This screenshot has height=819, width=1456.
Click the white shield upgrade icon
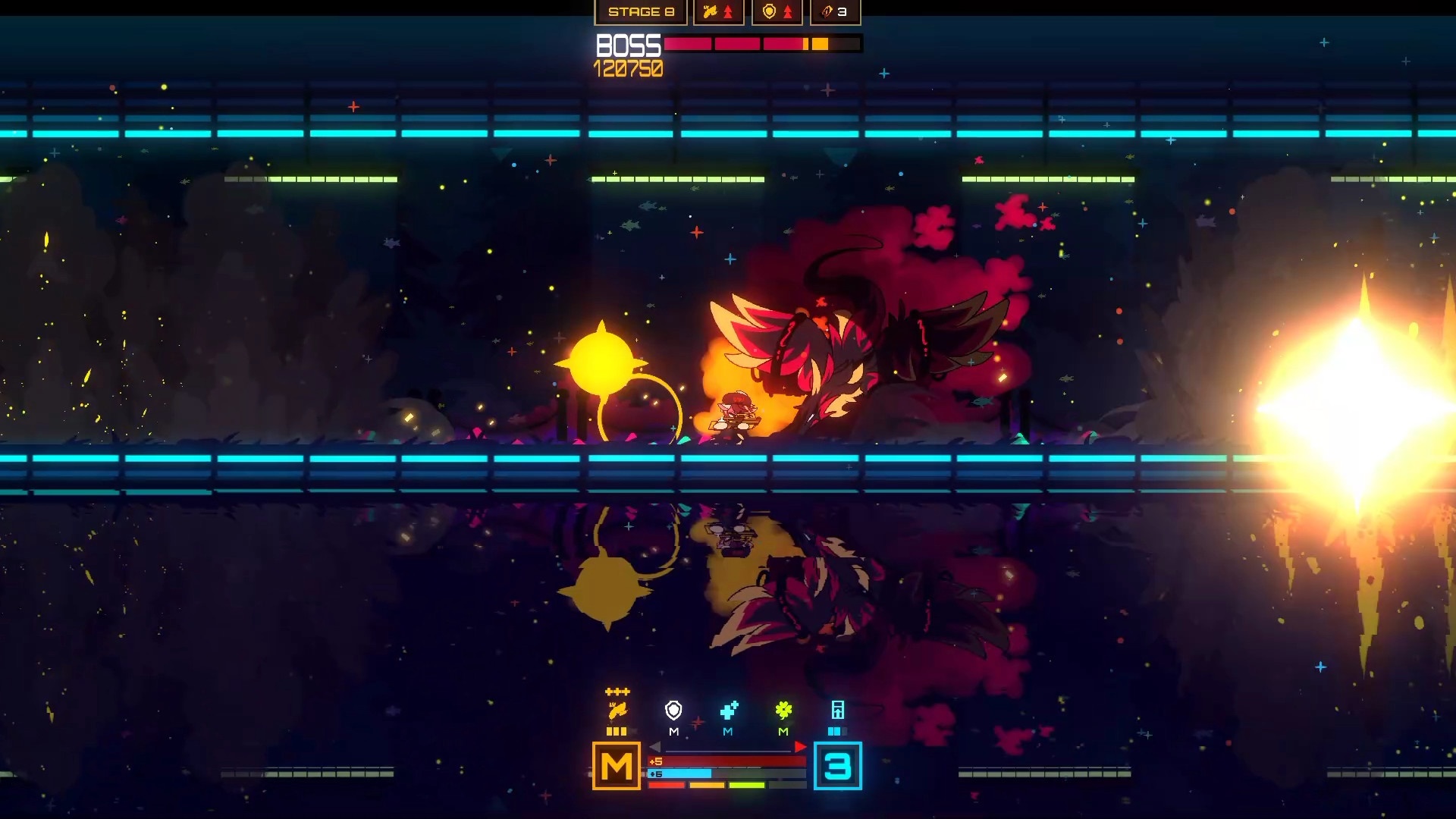[673, 711]
